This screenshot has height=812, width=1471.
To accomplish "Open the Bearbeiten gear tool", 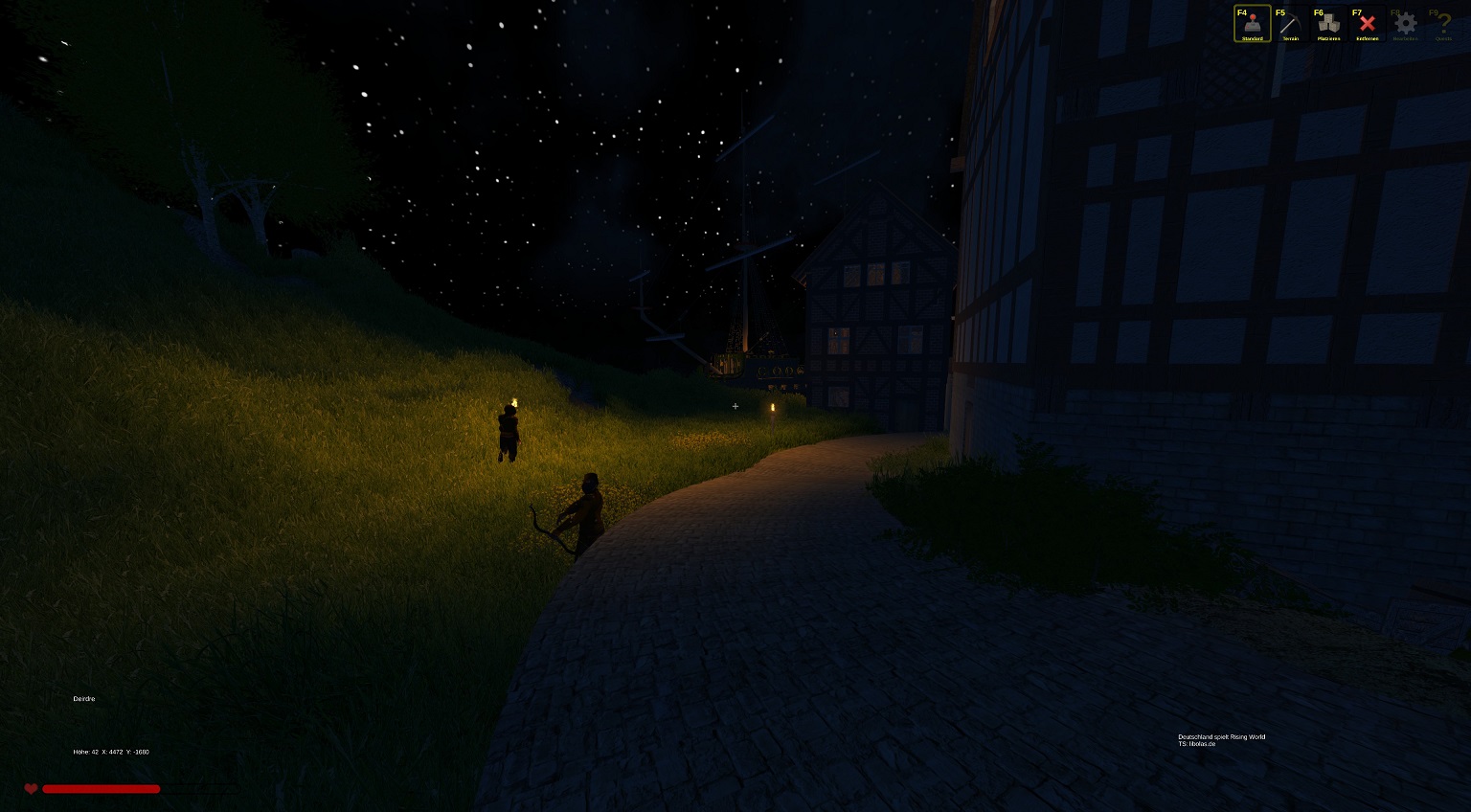I will click(1406, 24).
